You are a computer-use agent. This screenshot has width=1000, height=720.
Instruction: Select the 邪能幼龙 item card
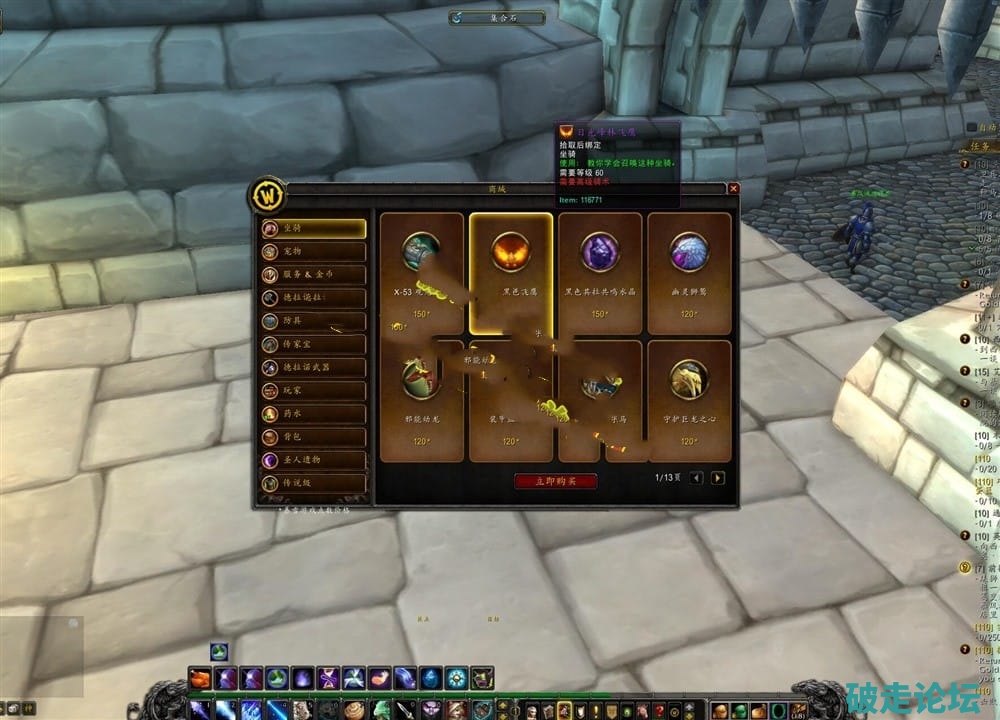[422, 400]
